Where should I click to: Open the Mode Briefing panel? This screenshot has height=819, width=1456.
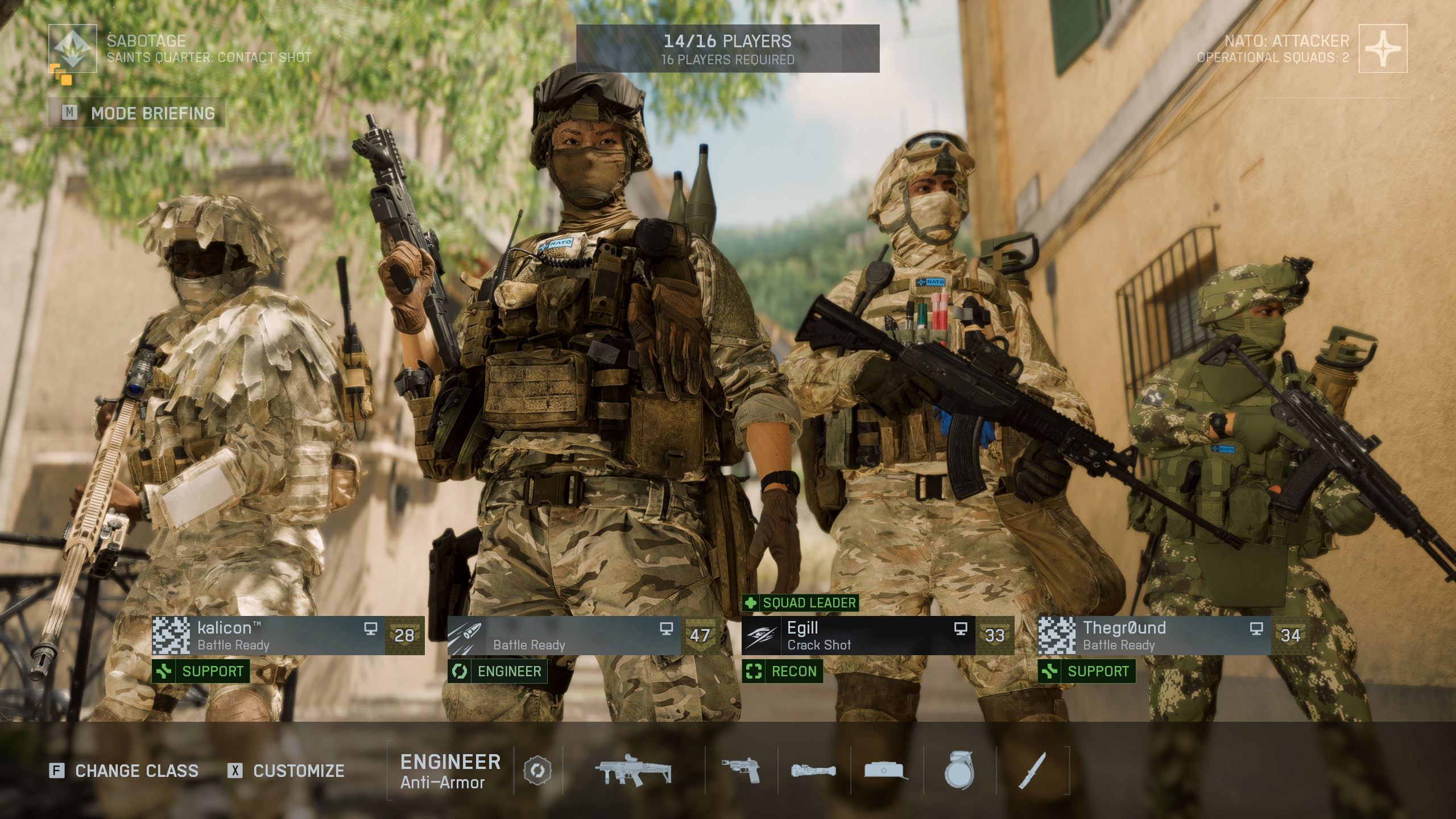click(x=137, y=113)
